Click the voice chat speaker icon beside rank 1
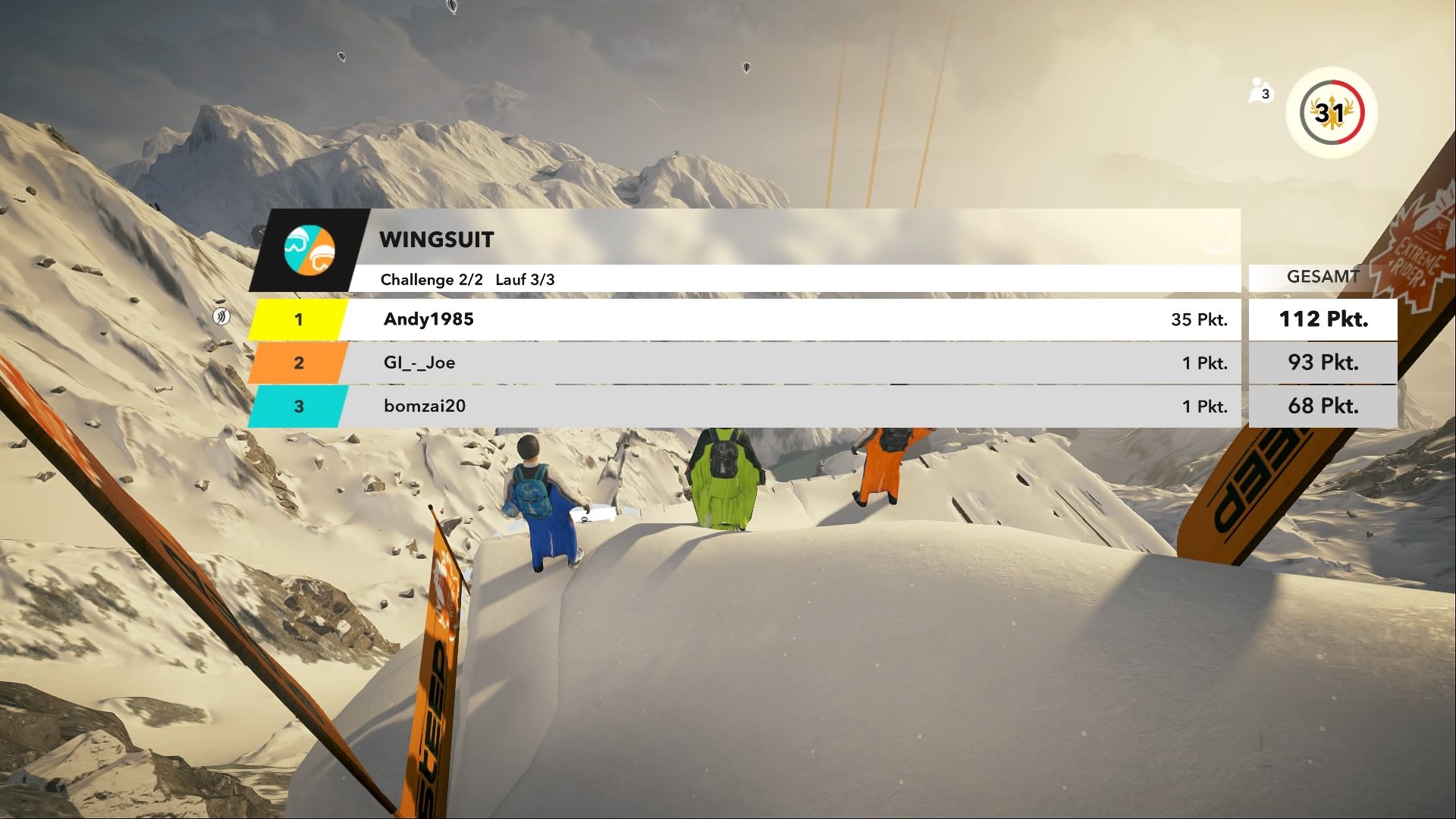Viewport: 1456px width, 819px height. pos(221,318)
